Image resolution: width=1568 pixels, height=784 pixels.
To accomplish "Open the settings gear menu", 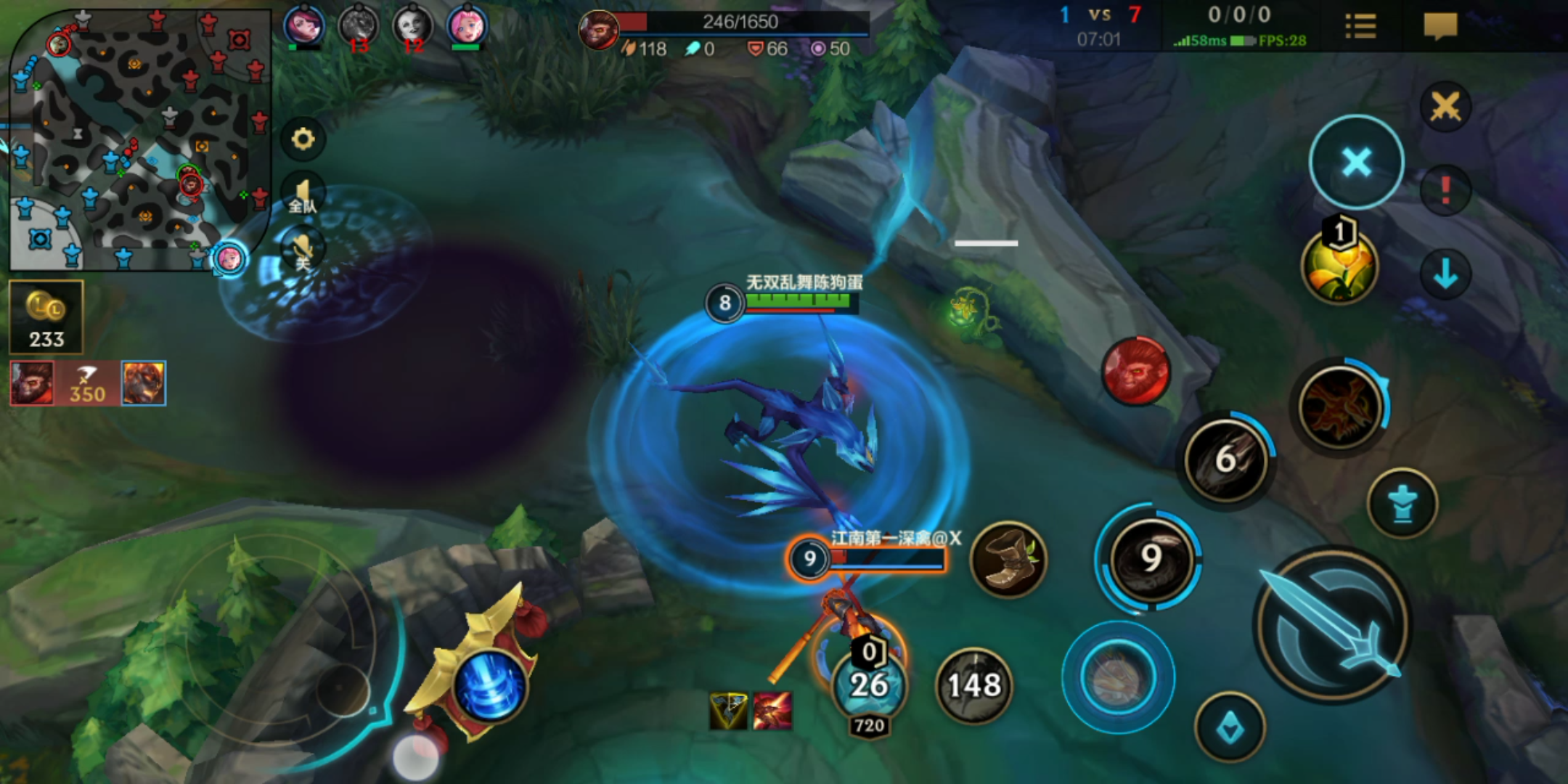I will click(303, 139).
